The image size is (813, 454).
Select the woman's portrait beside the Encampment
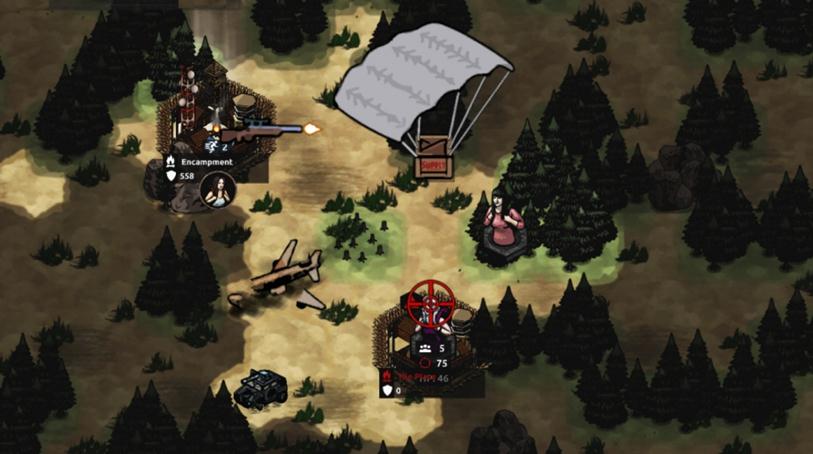click(218, 189)
